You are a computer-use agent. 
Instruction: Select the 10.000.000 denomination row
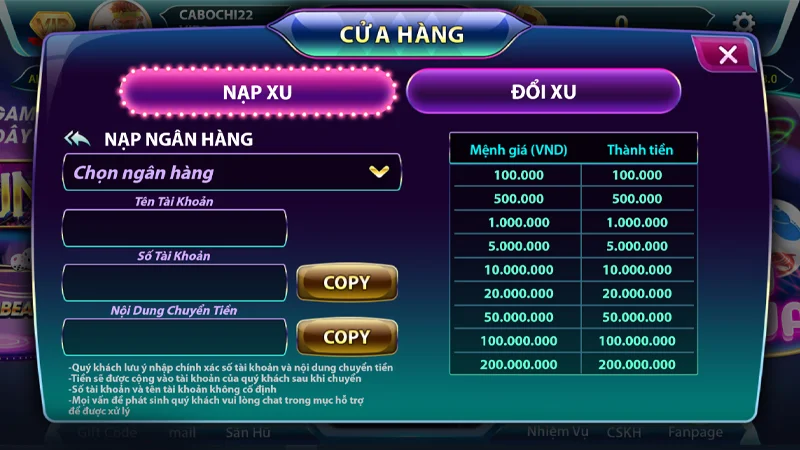point(573,270)
